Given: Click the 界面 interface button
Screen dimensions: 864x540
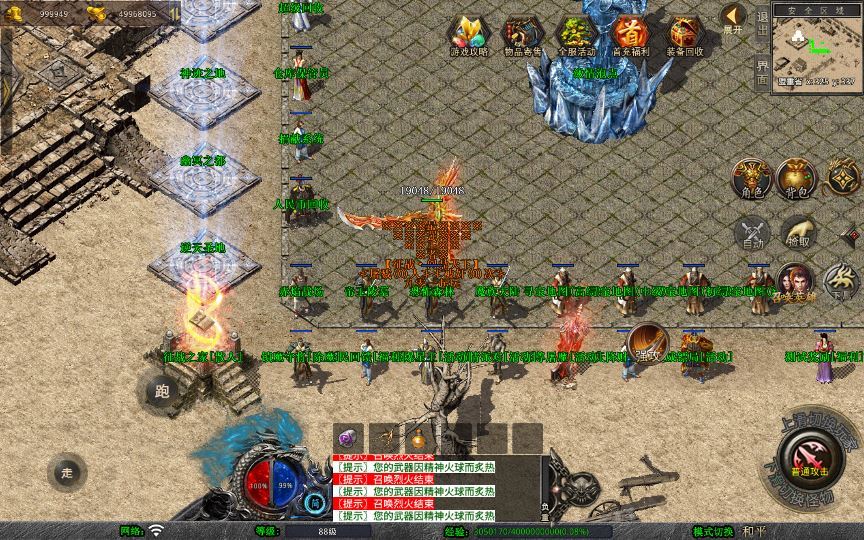Looking at the screenshot, I should point(762,73).
